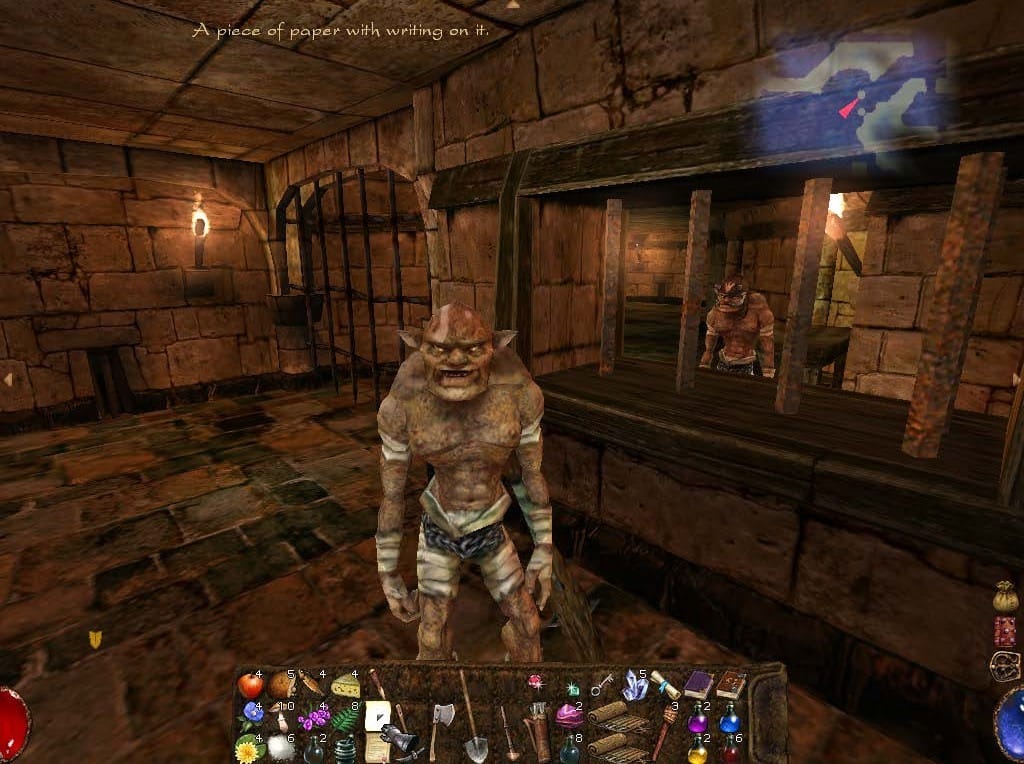Image resolution: width=1024 pixels, height=764 pixels.
Task: Select the yellow potion flask
Action: click(x=696, y=748)
